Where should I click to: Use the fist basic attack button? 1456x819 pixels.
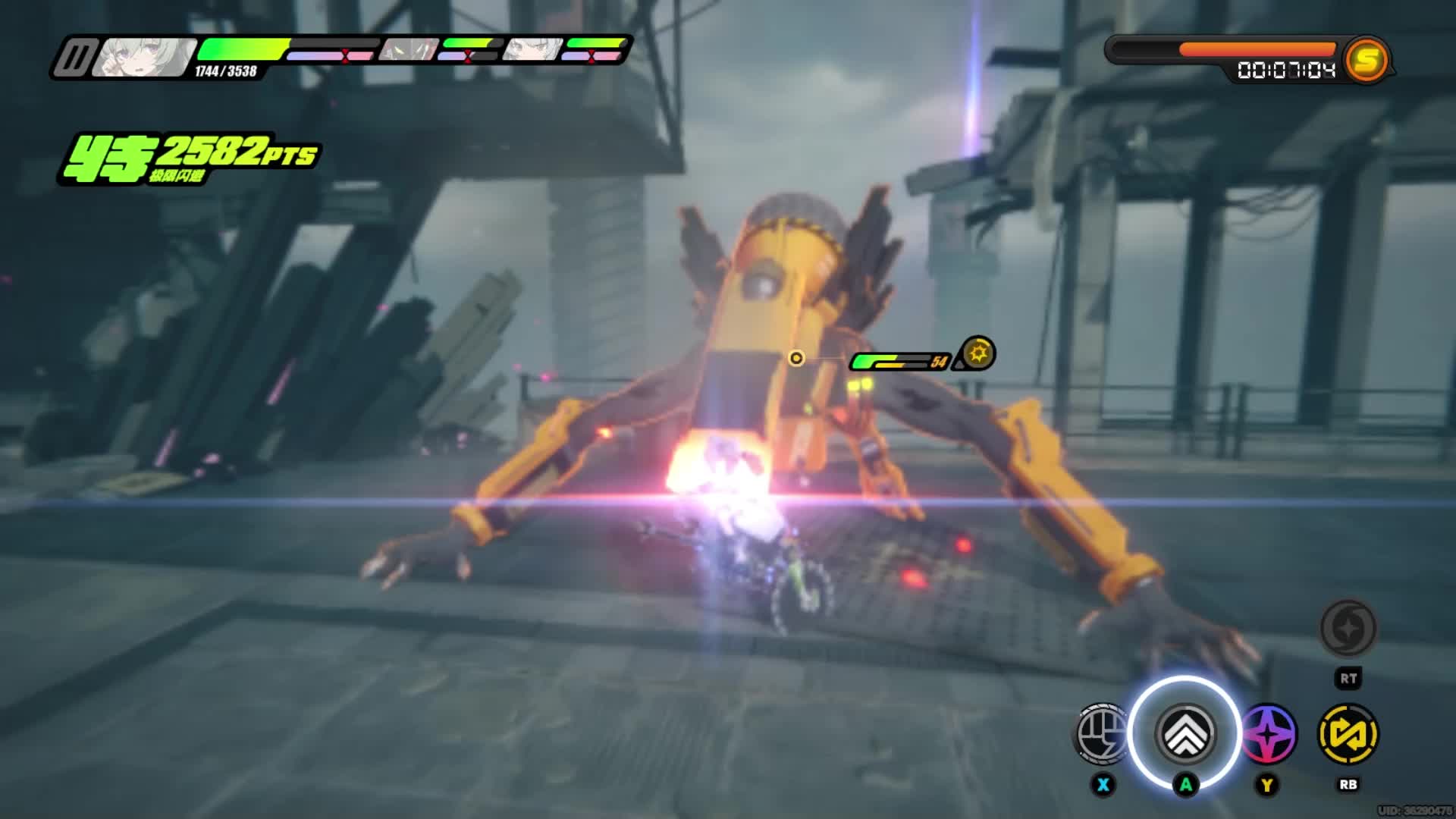[1101, 733]
